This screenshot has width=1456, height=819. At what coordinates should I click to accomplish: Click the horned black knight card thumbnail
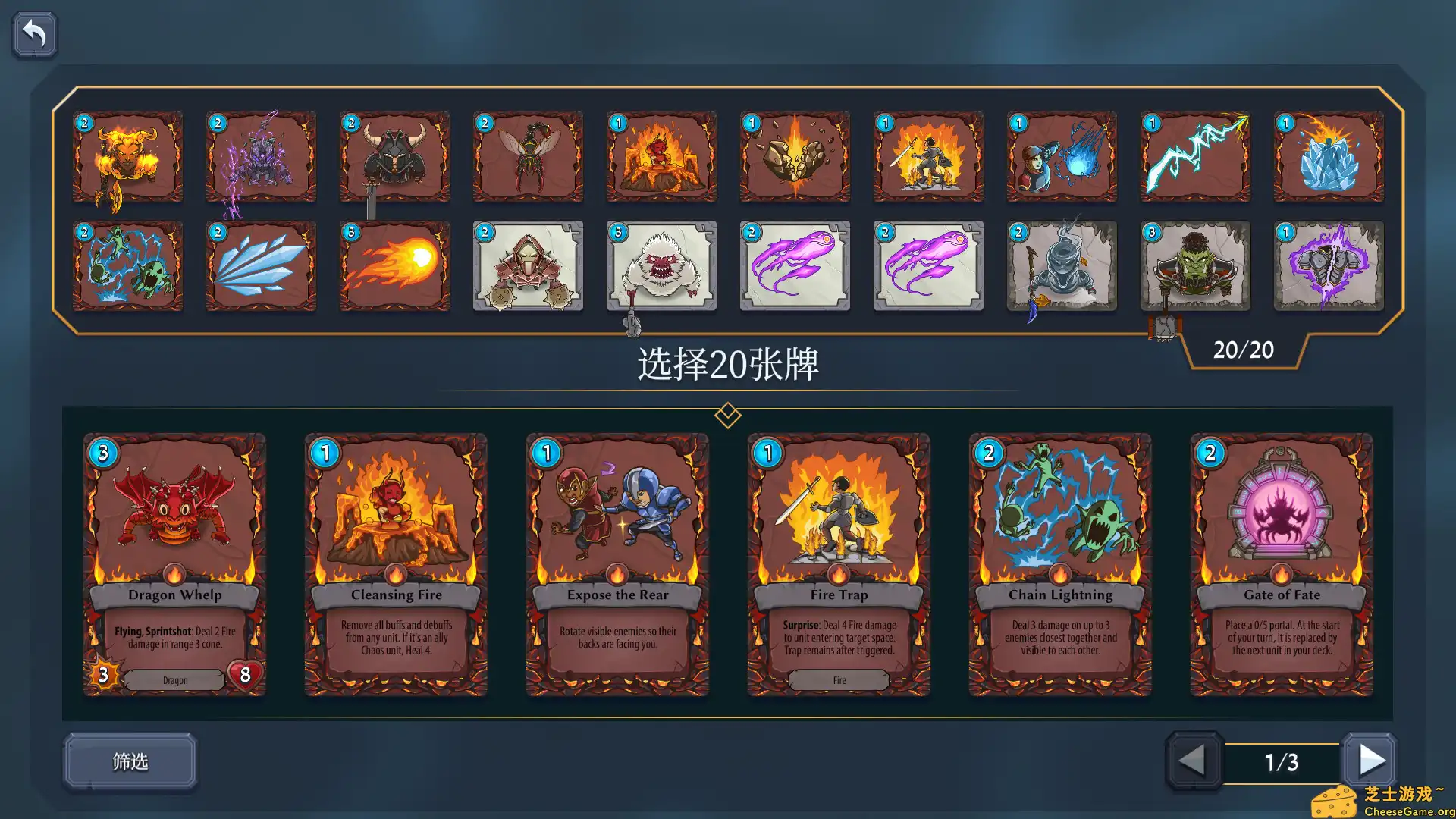click(x=394, y=157)
